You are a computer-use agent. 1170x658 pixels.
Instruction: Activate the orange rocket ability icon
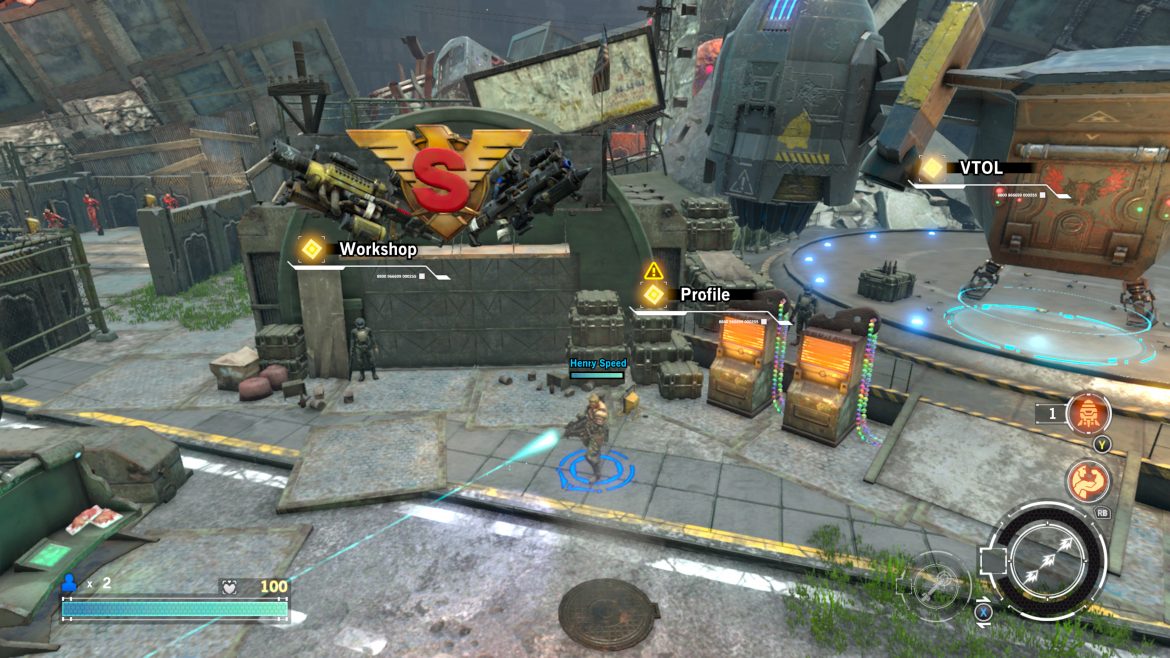[1088, 413]
